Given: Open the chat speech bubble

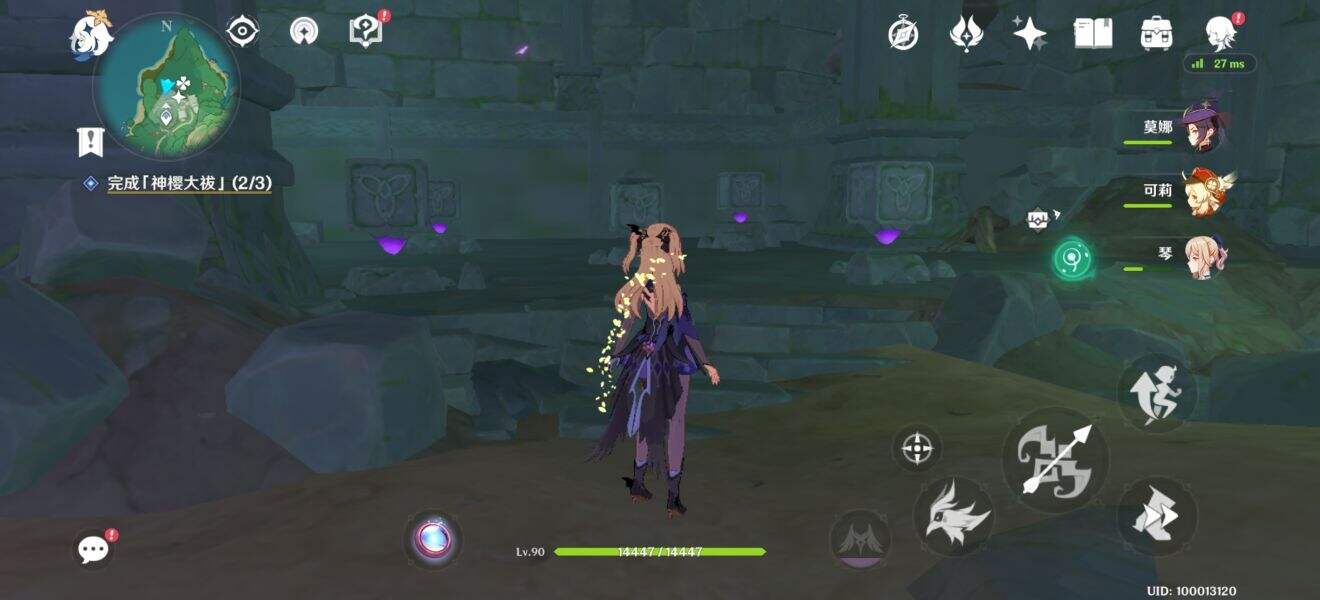Looking at the screenshot, I should click(x=94, y=548).
